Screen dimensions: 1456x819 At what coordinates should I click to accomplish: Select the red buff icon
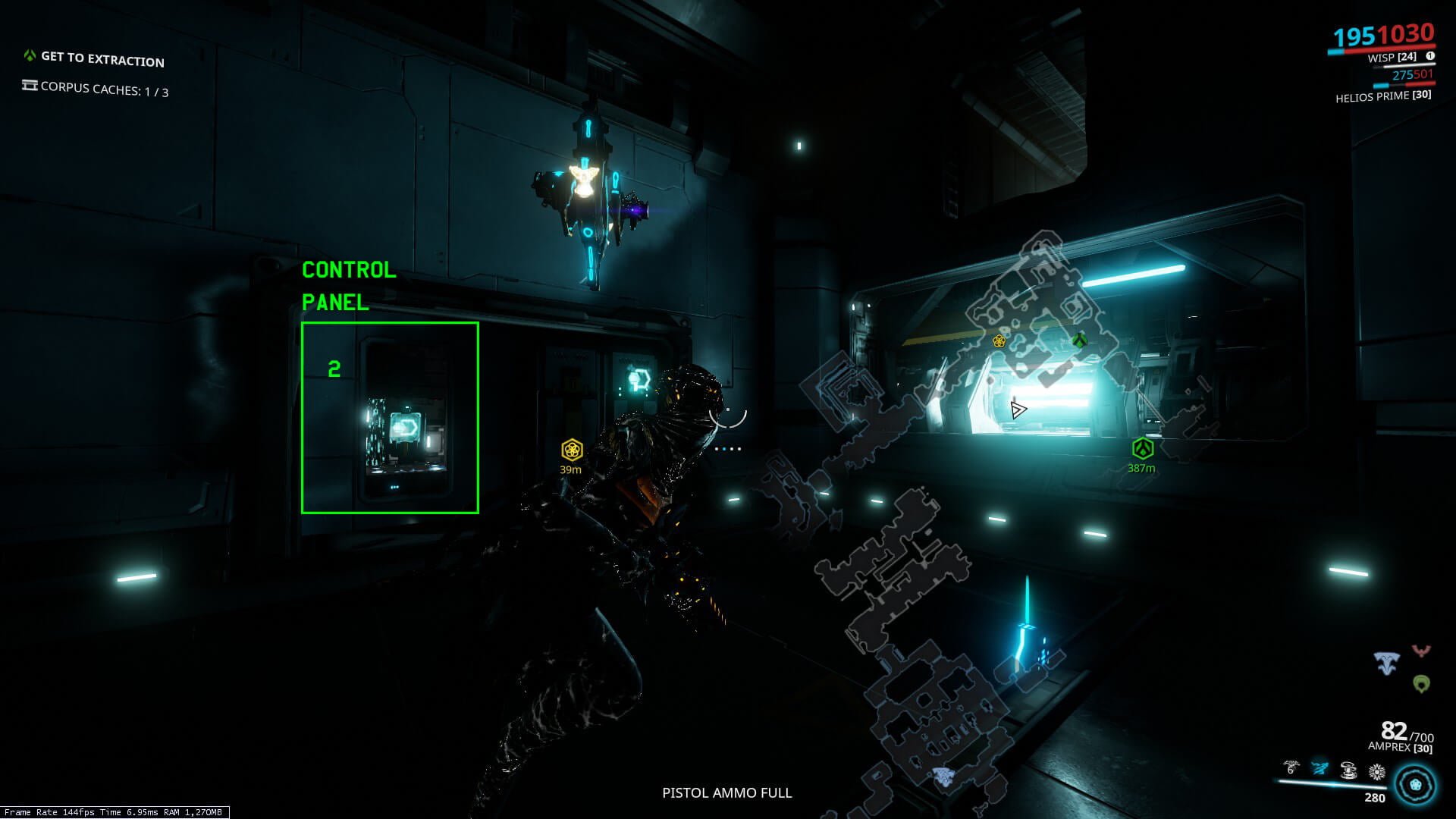point(1421,651)
